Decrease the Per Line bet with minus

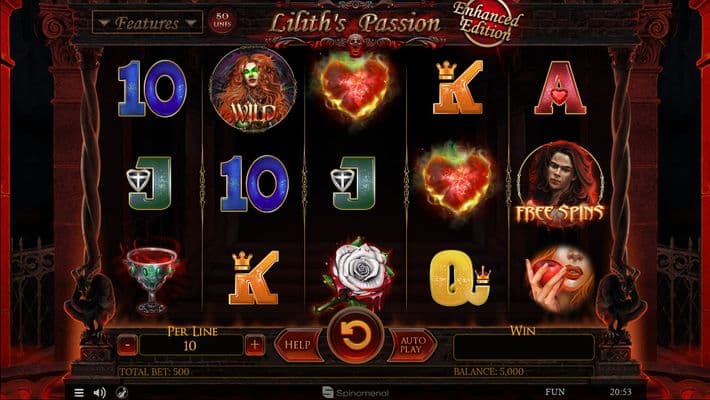[128, 345]
